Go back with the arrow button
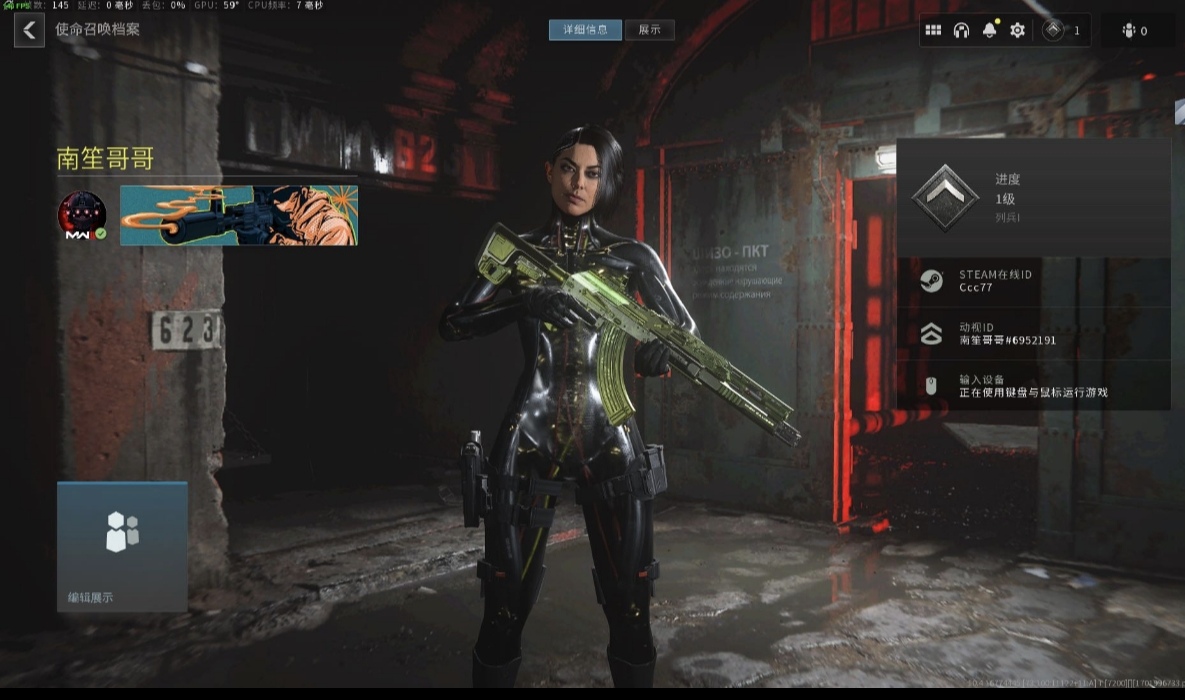This screenshot has height=700, width=1185. [29, 30]
